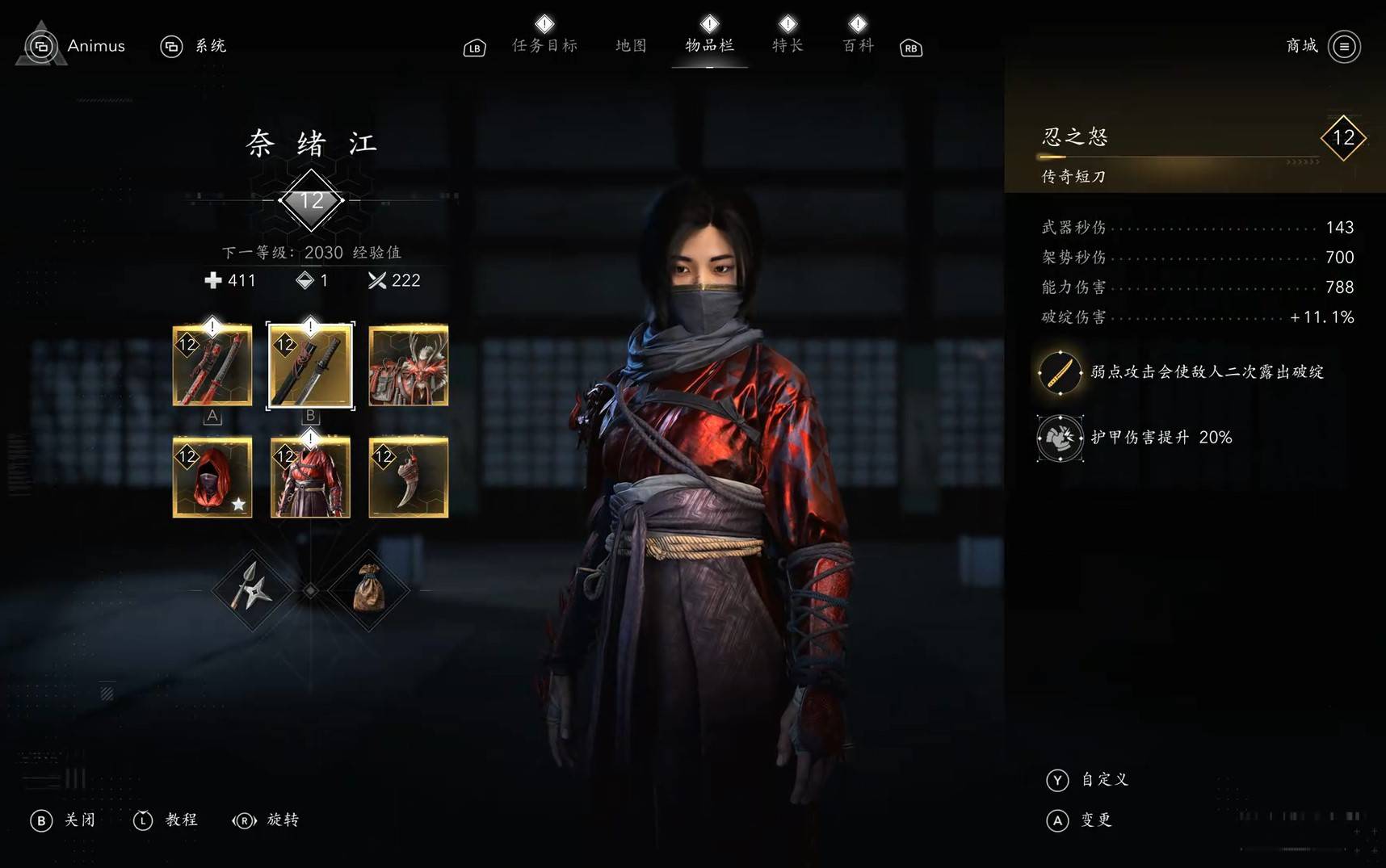Open the 百科 codex tab
This screenshot has height=868, width=1386.
tap(858, 46)
